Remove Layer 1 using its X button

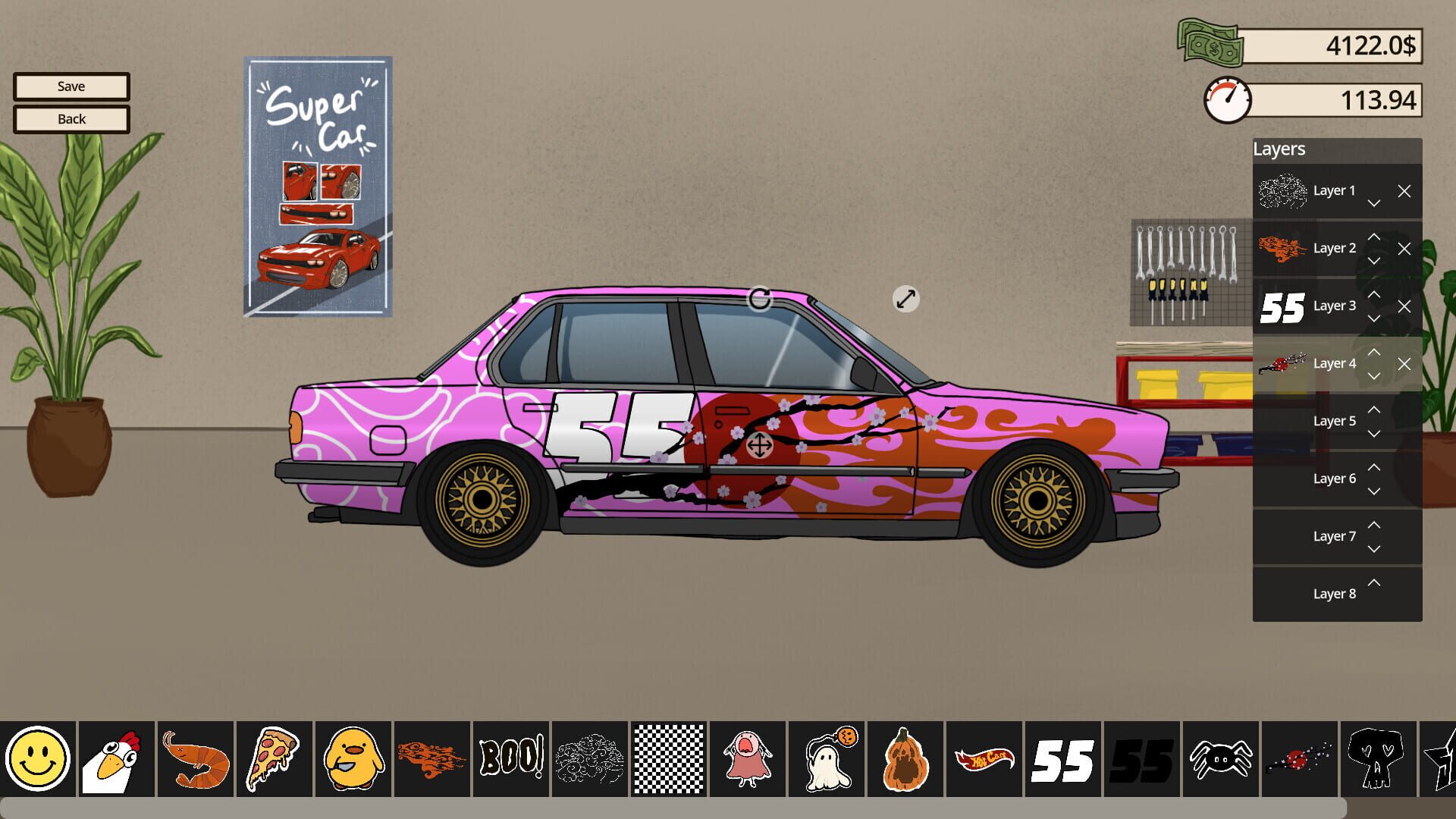(1404, 191)
